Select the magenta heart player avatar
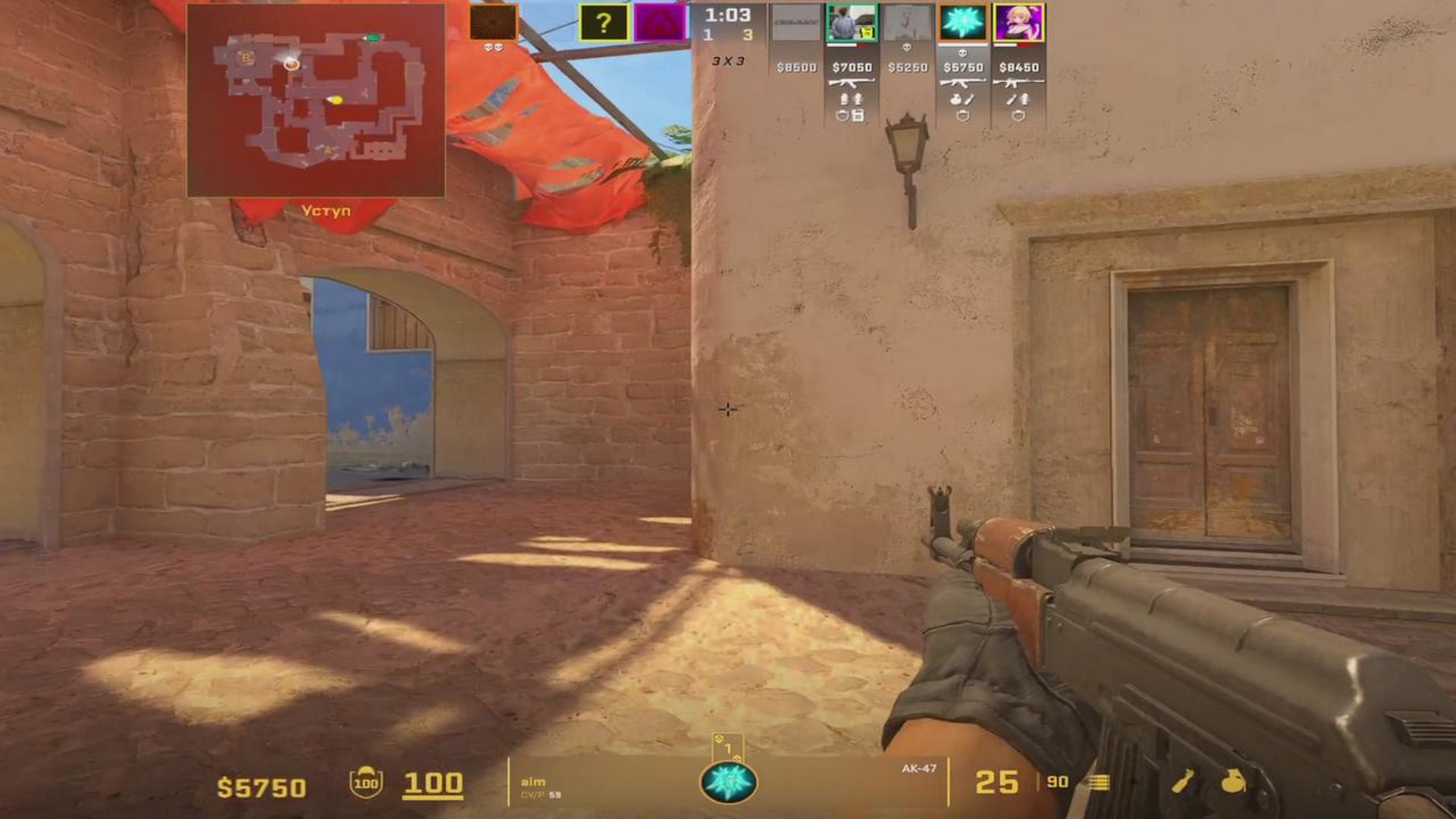This screenshot has height=819, width=1456. tap(658, 23)
